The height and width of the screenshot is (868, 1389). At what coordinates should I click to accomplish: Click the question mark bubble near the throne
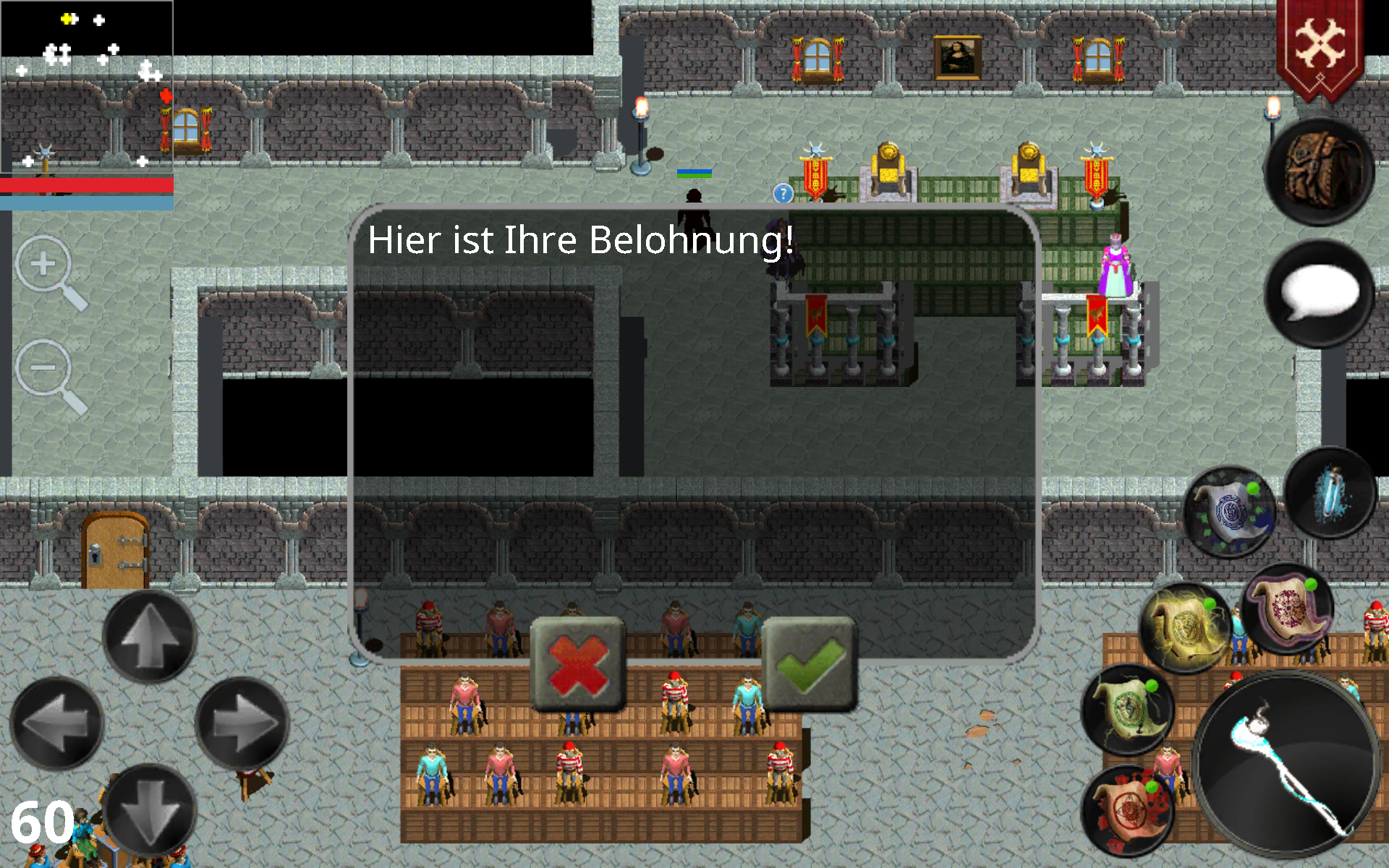[783, 193]
